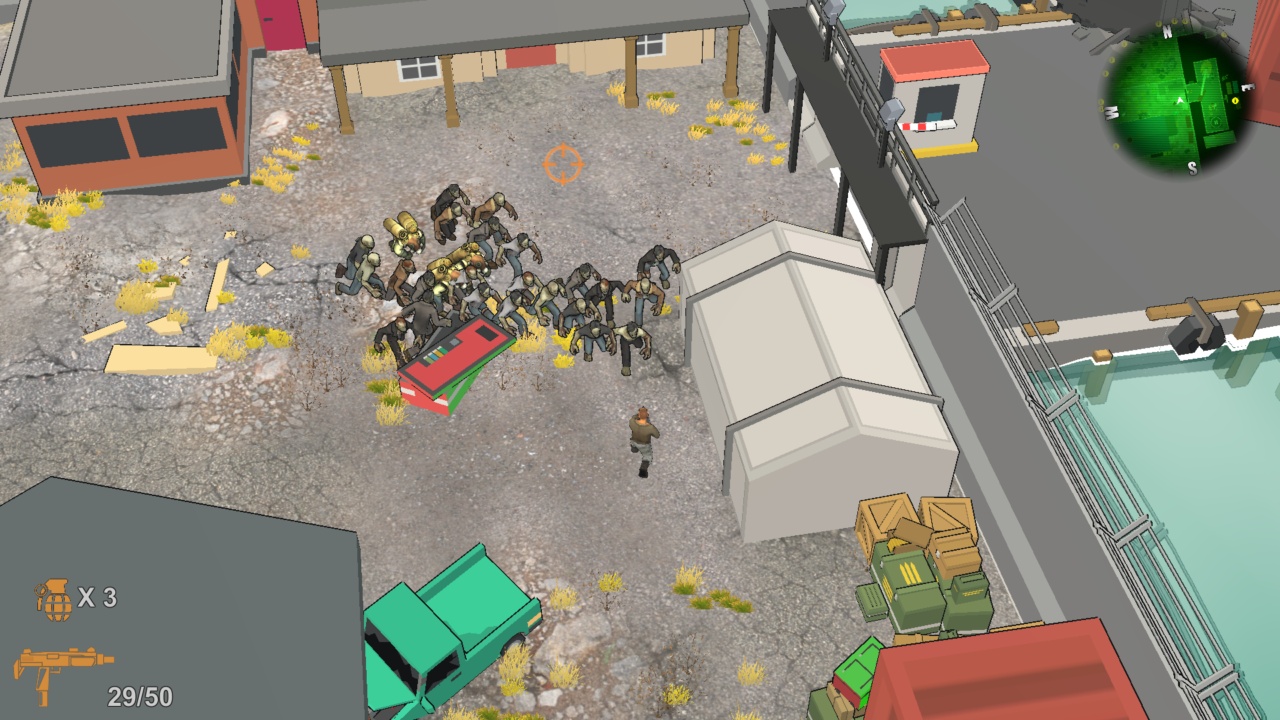Viewport: 1280px width, 720px height.
Task: Click the player arrow on the minimap
Action: click(x=1180, y=102)
